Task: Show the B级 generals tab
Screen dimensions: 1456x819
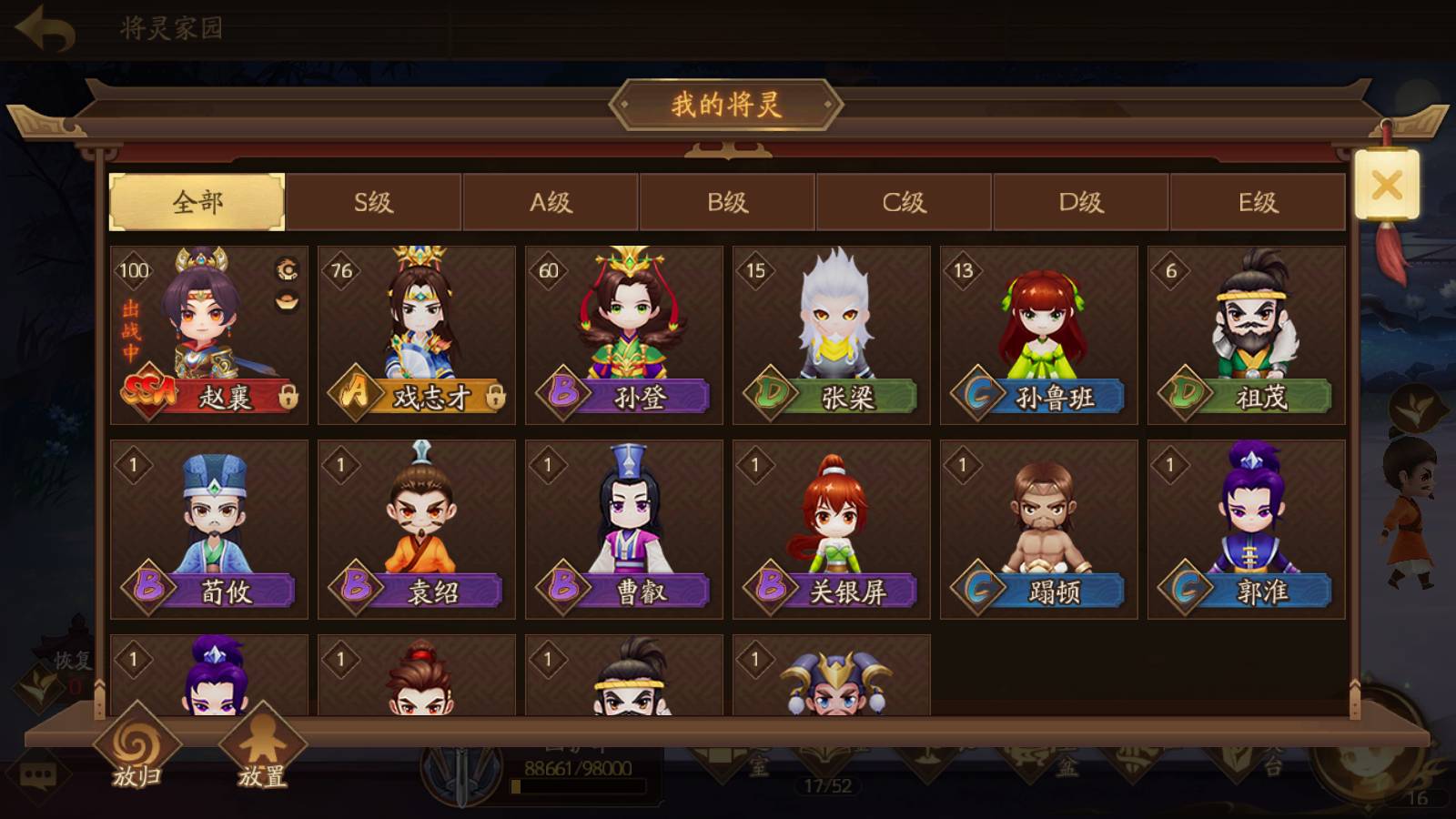Action: coord(727,202)
